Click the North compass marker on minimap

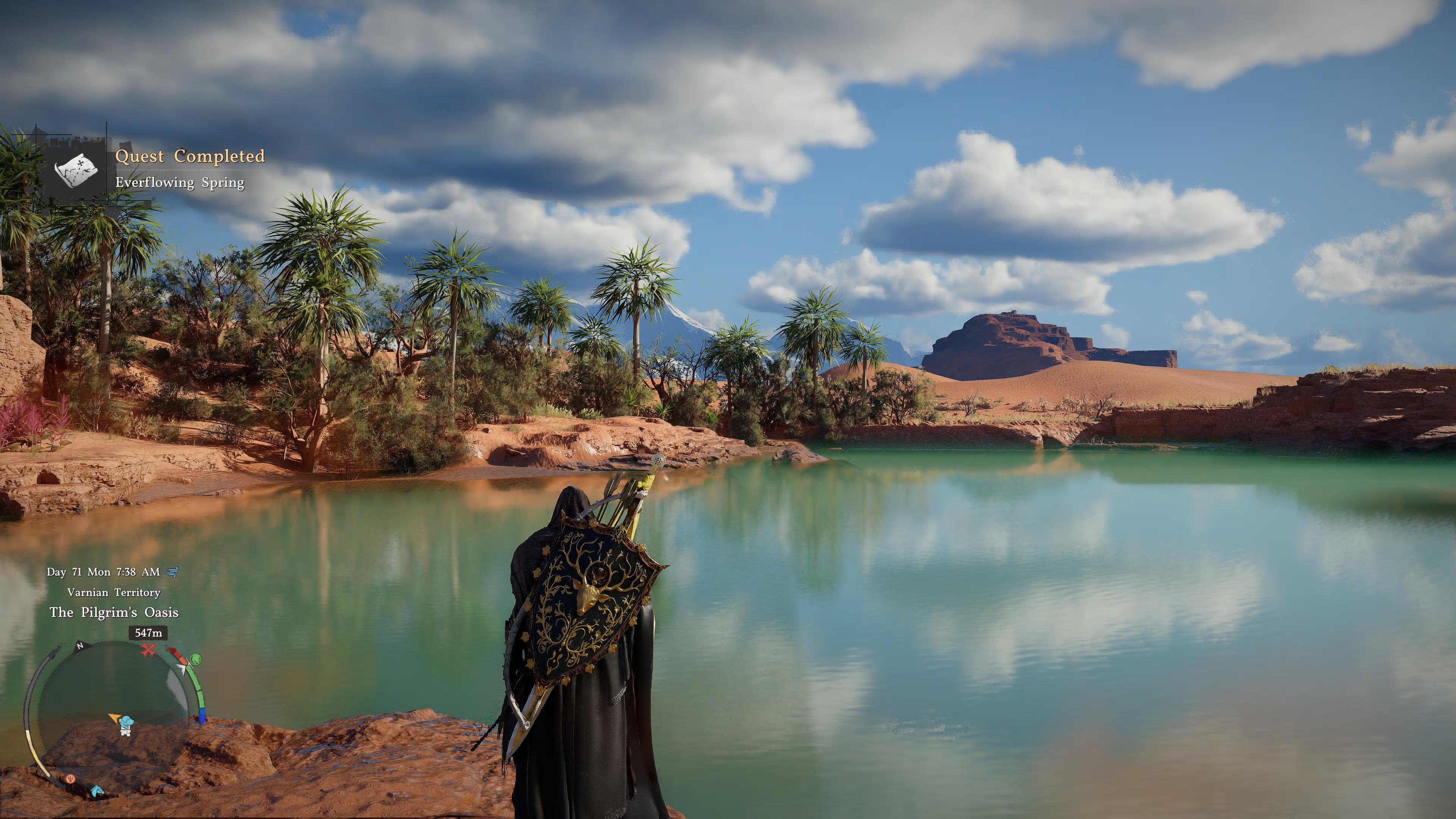(80, 645)
